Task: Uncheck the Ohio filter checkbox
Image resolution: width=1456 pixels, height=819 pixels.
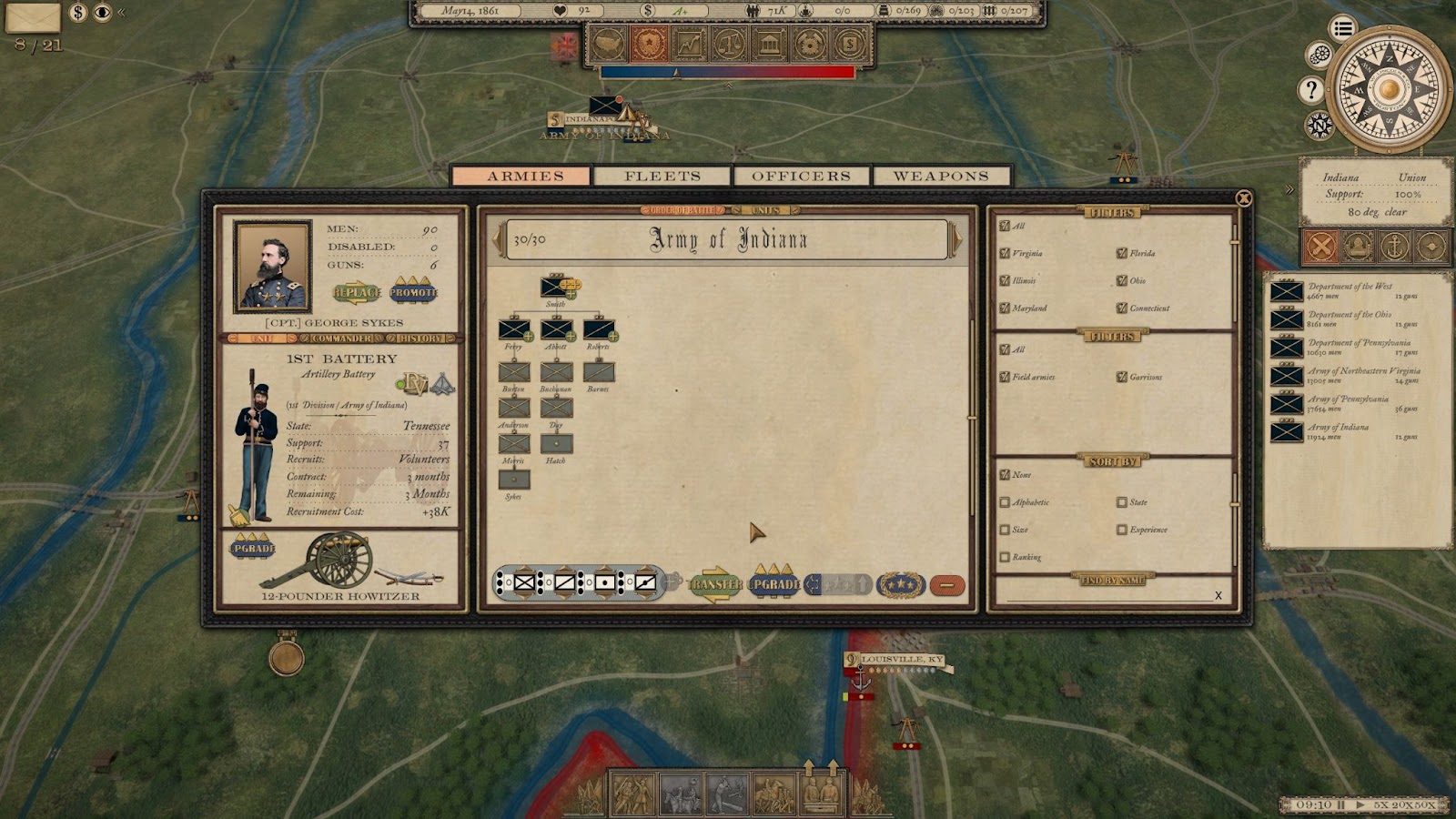Action: coord(1122,281)
